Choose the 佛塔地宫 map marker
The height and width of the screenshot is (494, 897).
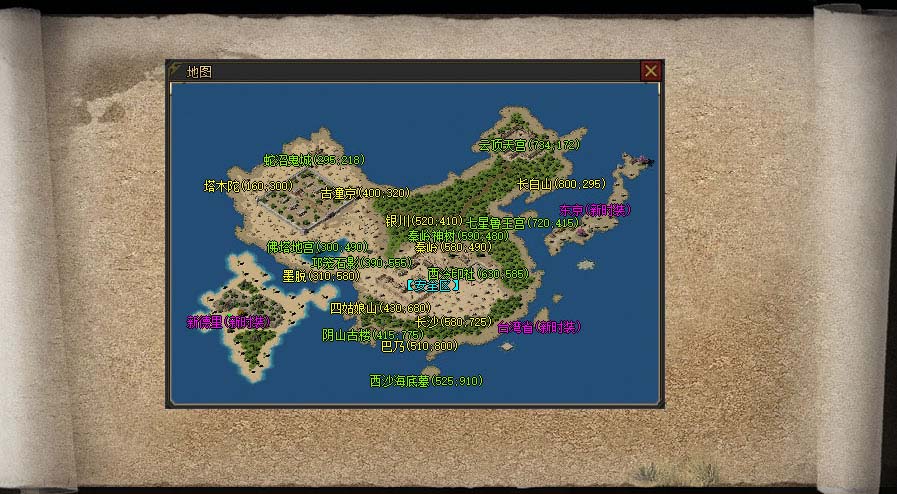tap(303, 246)
